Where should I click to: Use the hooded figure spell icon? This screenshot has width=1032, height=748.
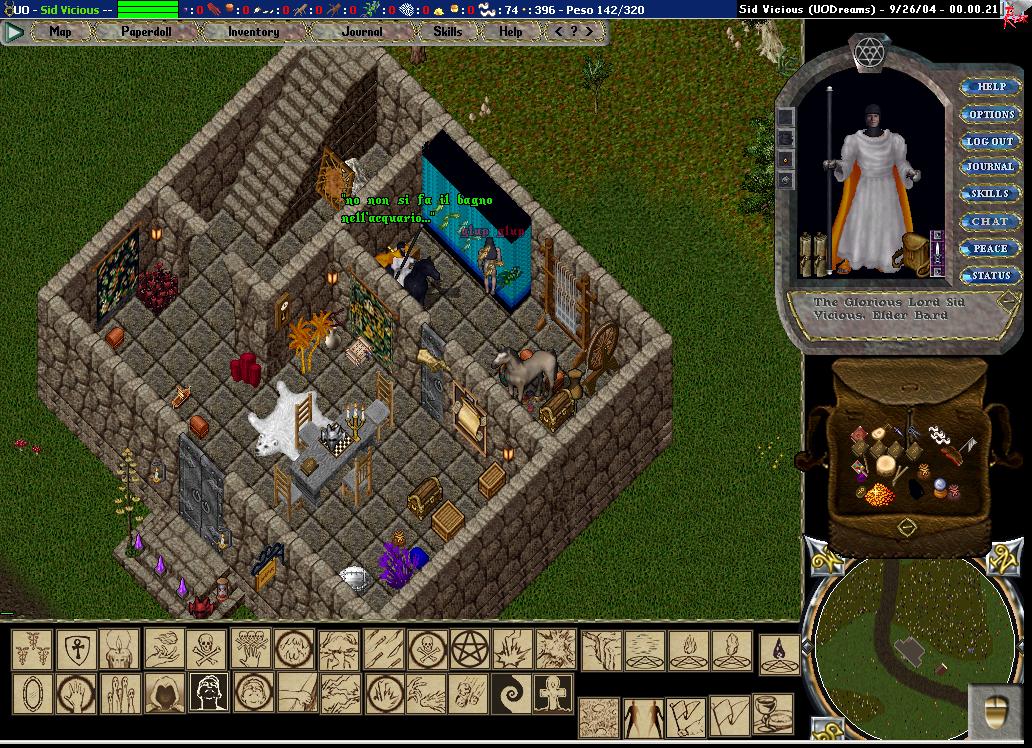[x=164, y=692]
